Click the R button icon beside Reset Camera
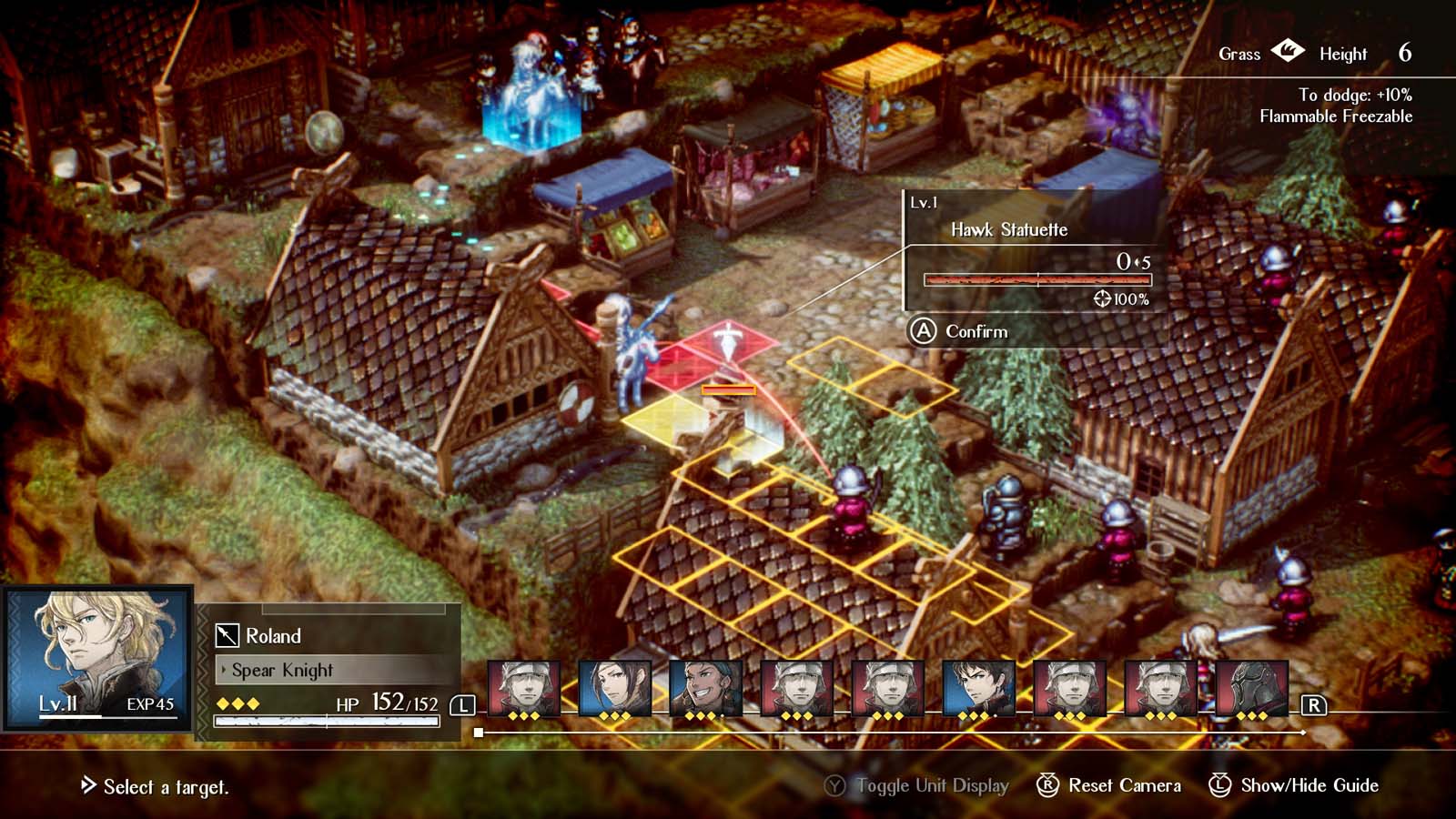Screen dimensions: 1456x819 point(1048,784)
